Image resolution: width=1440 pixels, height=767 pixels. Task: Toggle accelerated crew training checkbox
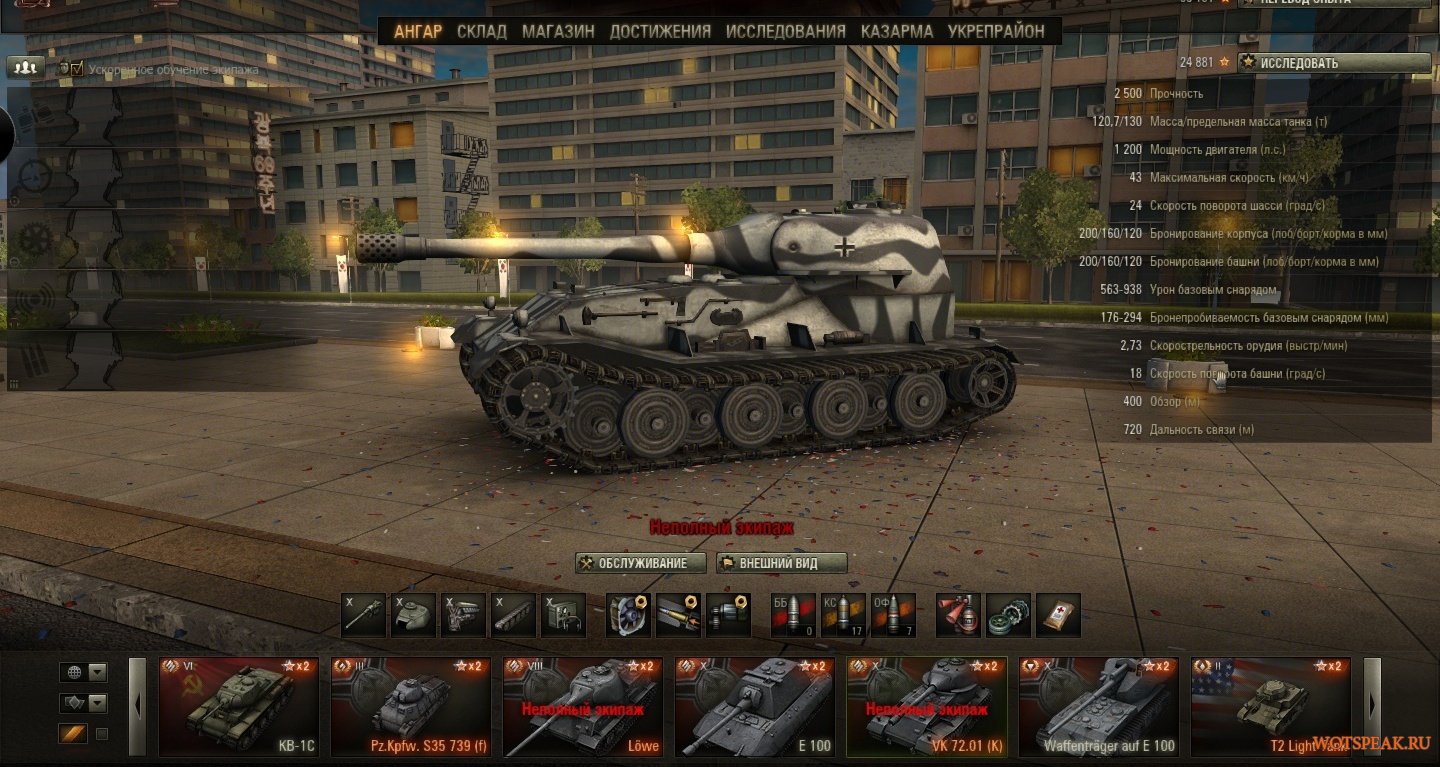point(76,69)
